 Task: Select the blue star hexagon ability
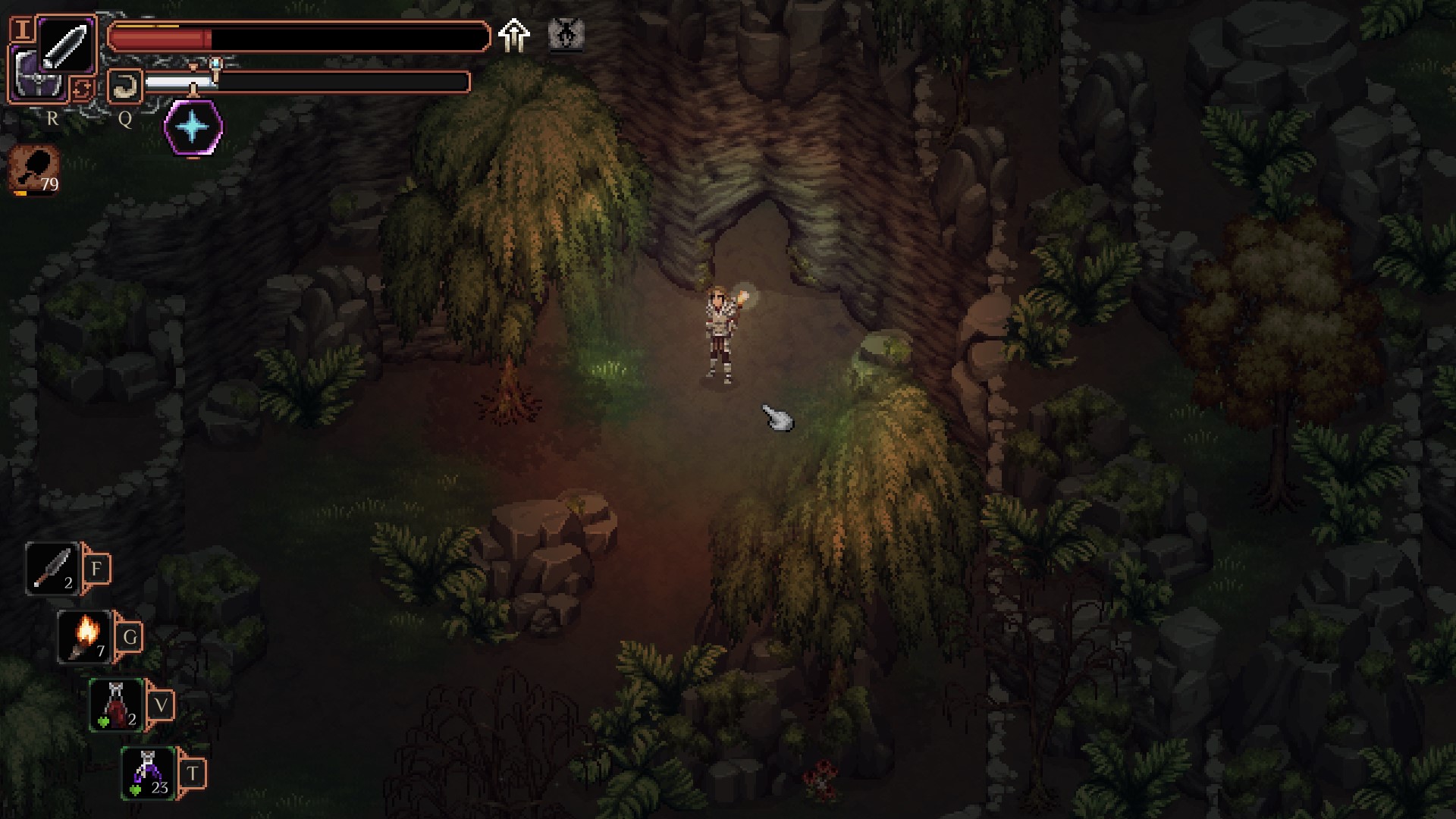(x=193, y=127)
